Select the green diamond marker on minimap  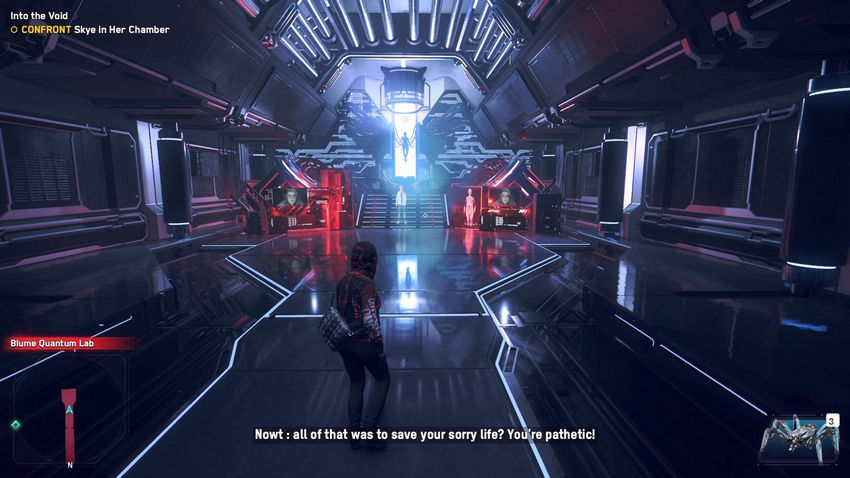point(15,425)
